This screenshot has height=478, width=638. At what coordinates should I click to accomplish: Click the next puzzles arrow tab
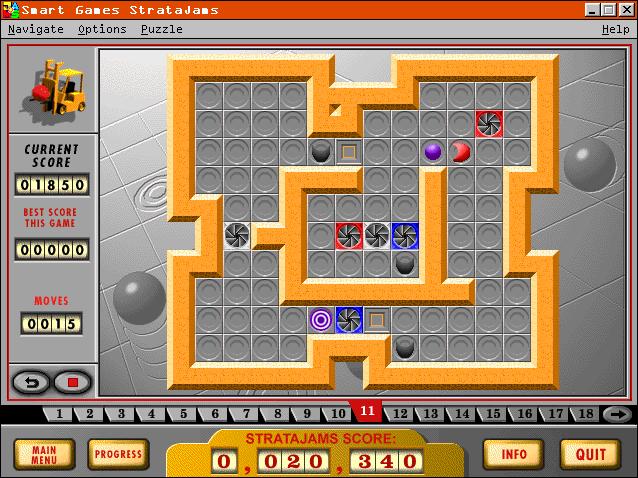pyautogui.click(x=617, y=414)
